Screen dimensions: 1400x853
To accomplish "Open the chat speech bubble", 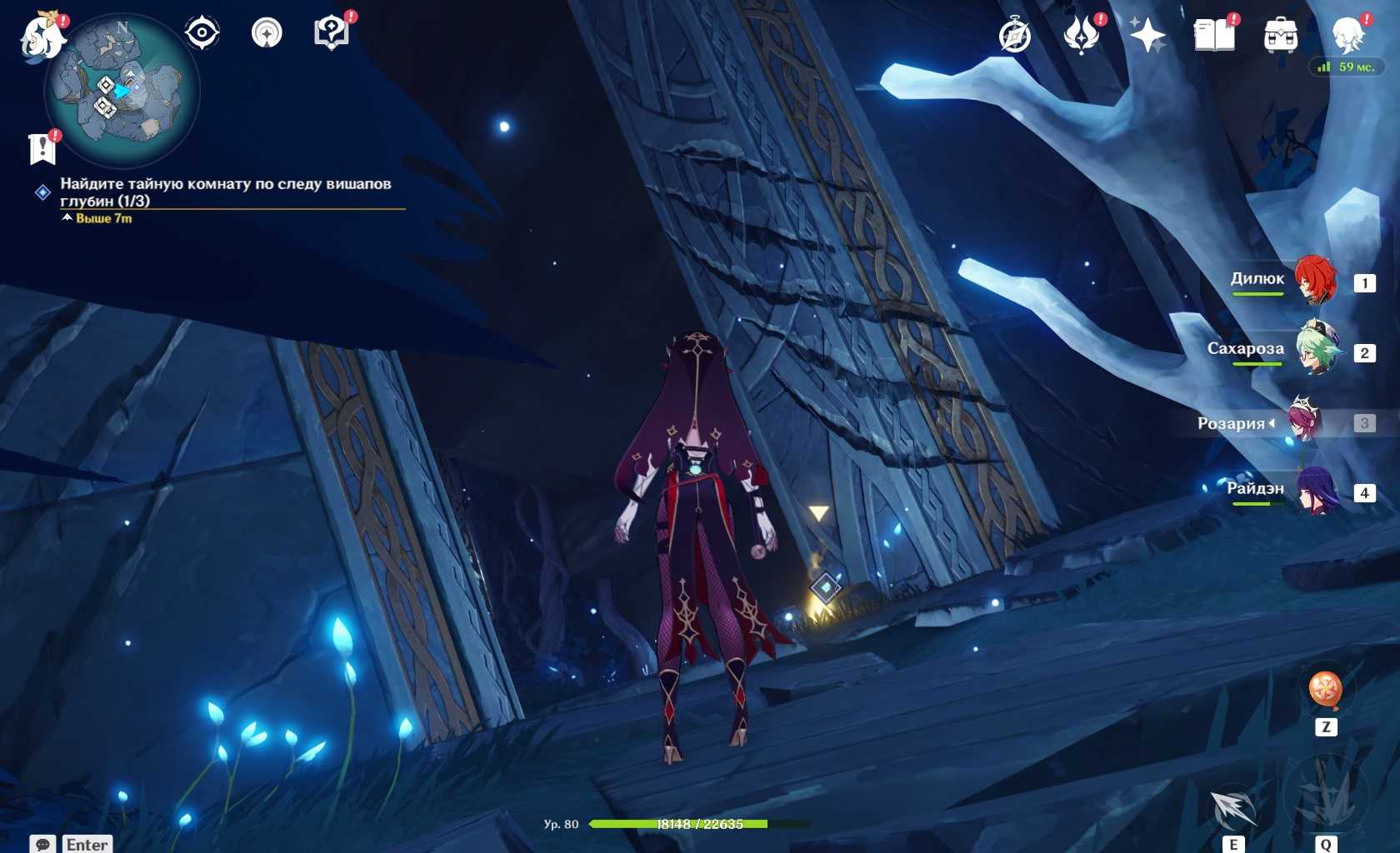I will [x=43, y=844].
